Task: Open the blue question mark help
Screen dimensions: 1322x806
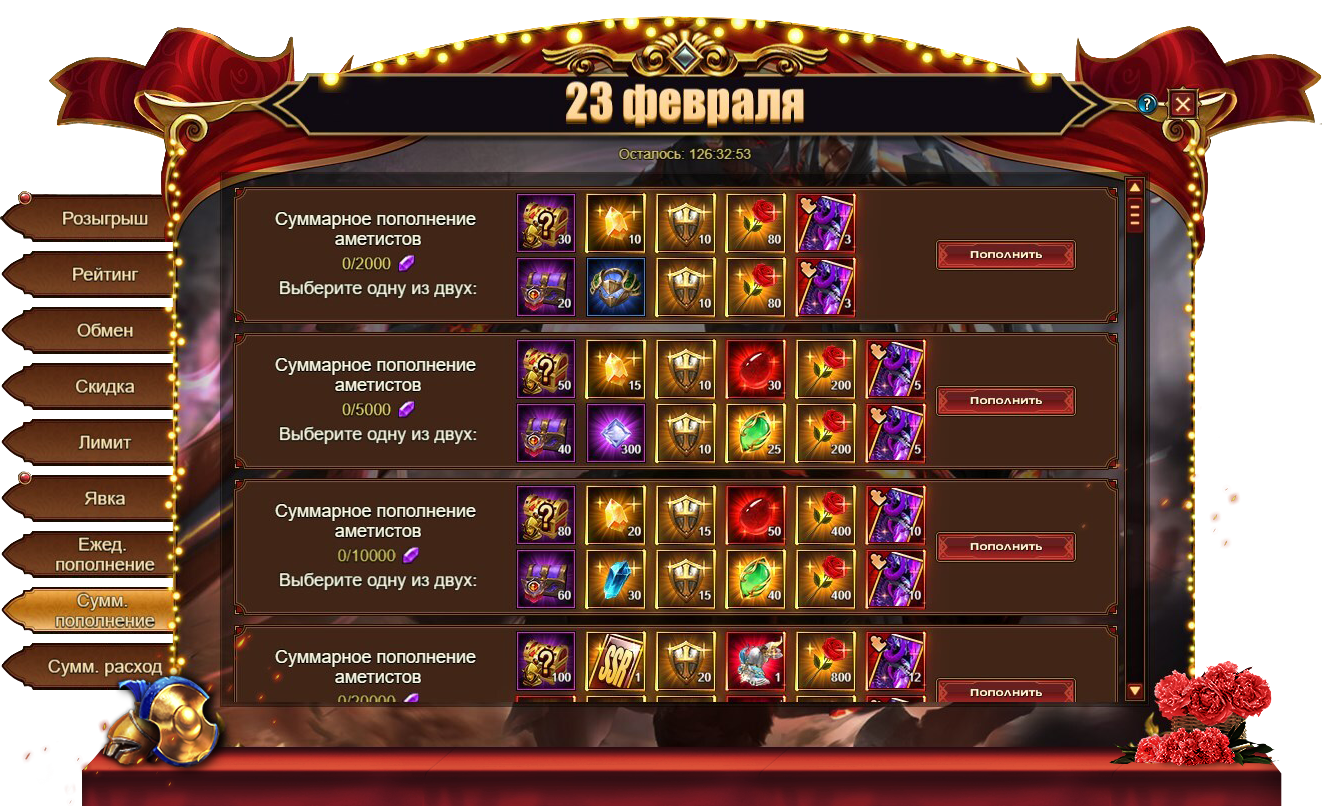Action: pyautogui.click(x=1148, y=103)
